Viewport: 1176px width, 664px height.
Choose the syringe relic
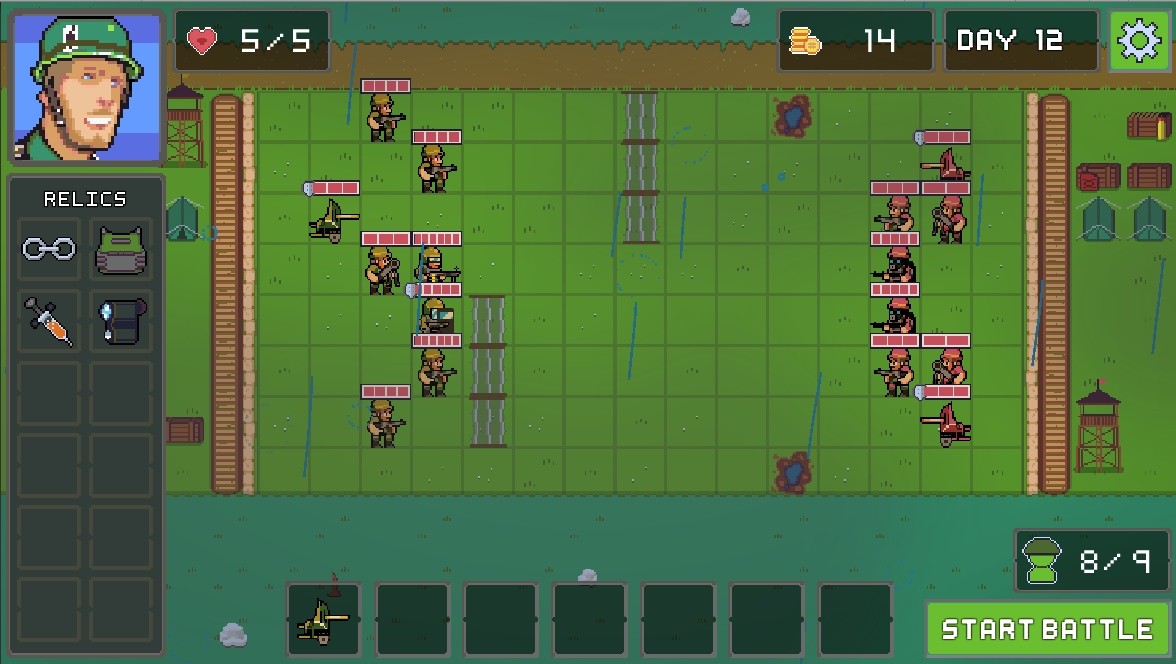click(49, 321)
